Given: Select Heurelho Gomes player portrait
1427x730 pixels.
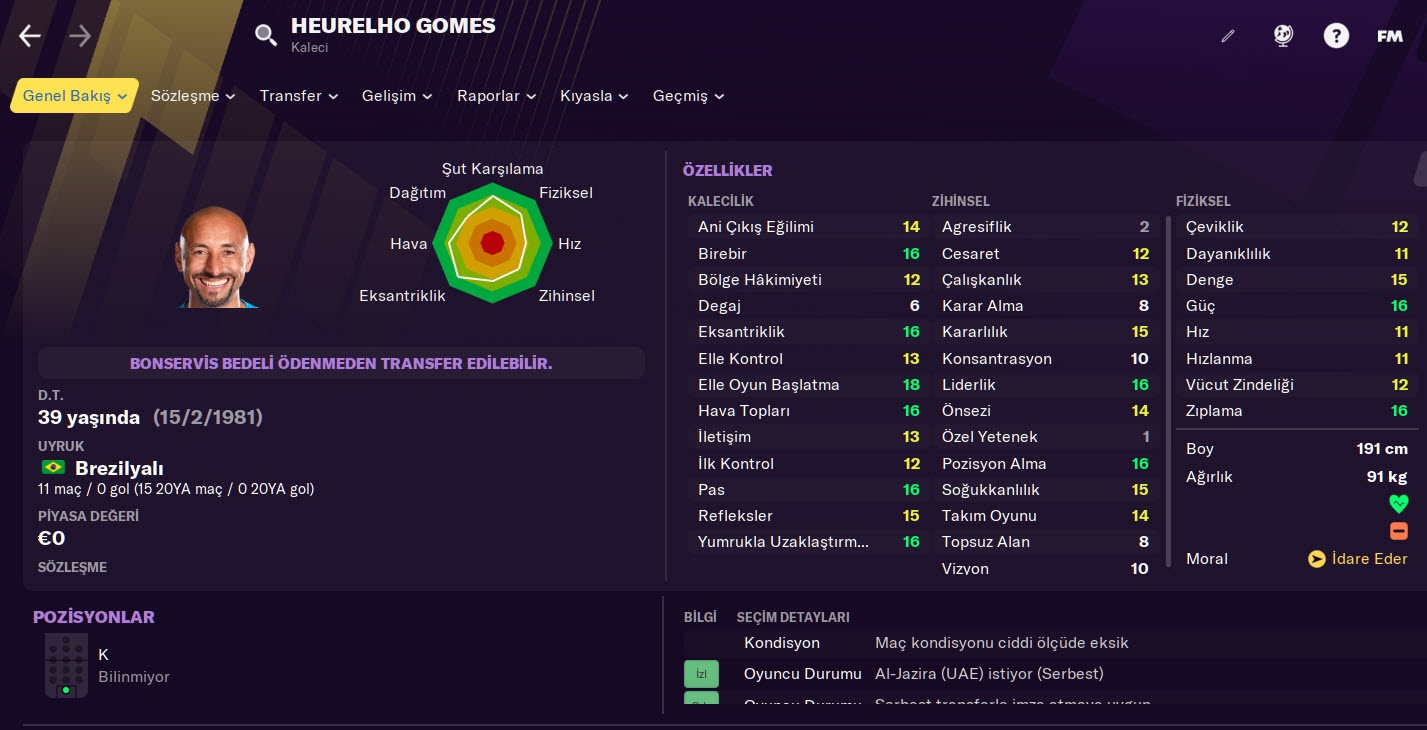Looking at the screenshot, I should pyautogui.click(x=215, y=257).
